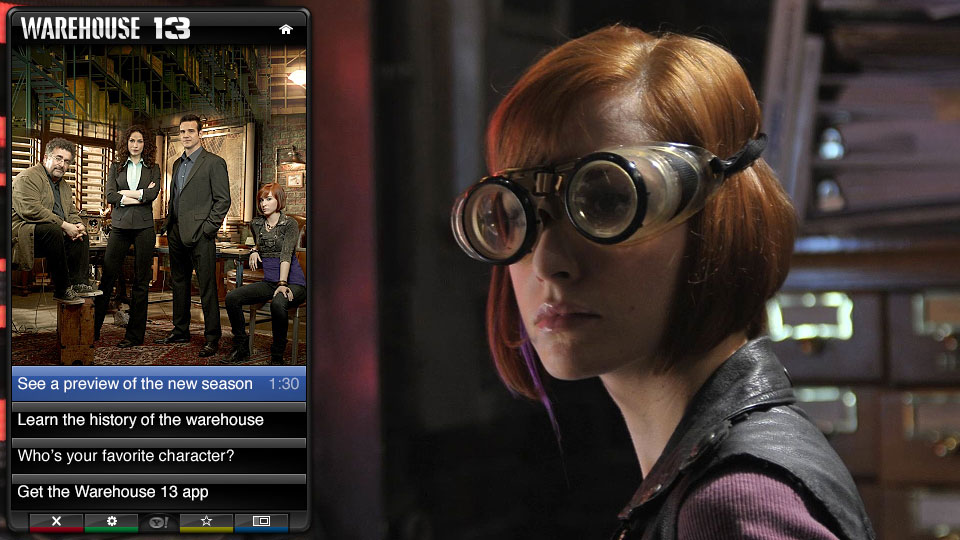Screen dimensions: 960x540
Task: Select Who's your favorite character?
Action: click(x=159, y=456)
